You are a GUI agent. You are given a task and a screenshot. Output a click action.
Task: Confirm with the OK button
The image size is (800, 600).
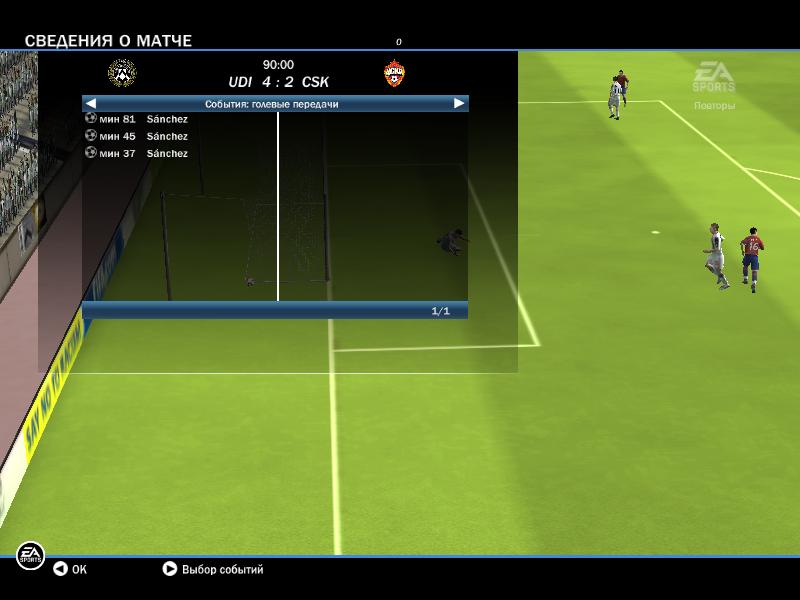(70, 569)
